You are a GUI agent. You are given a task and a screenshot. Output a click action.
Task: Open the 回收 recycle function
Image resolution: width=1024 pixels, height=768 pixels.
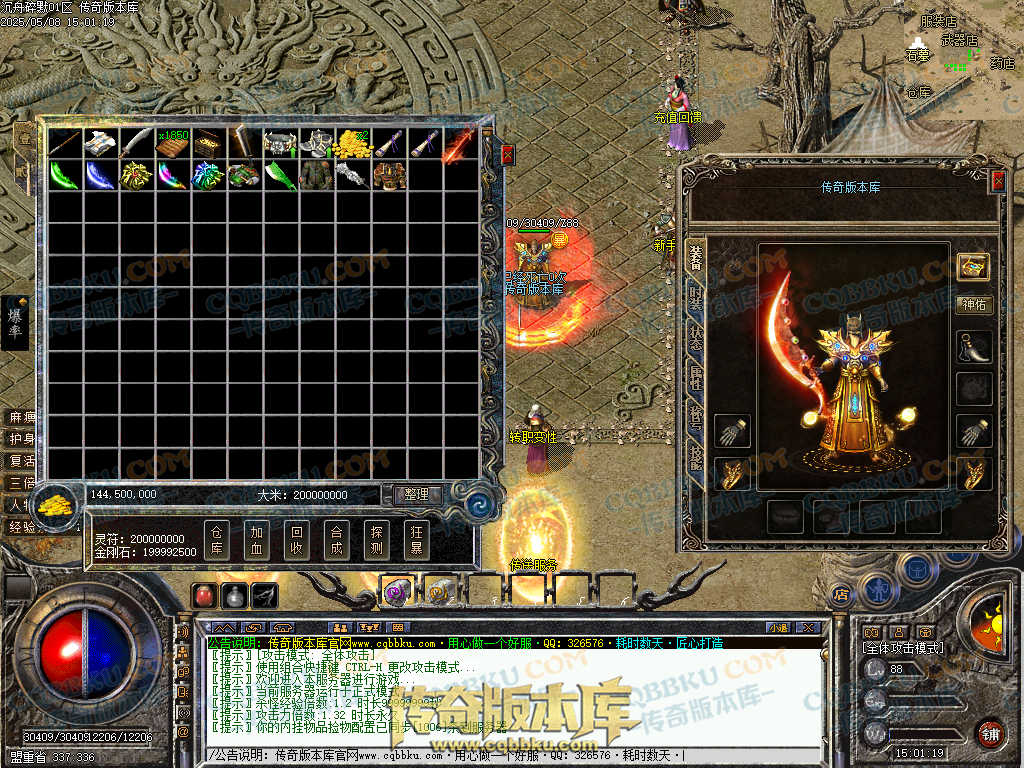click(296, 540)
